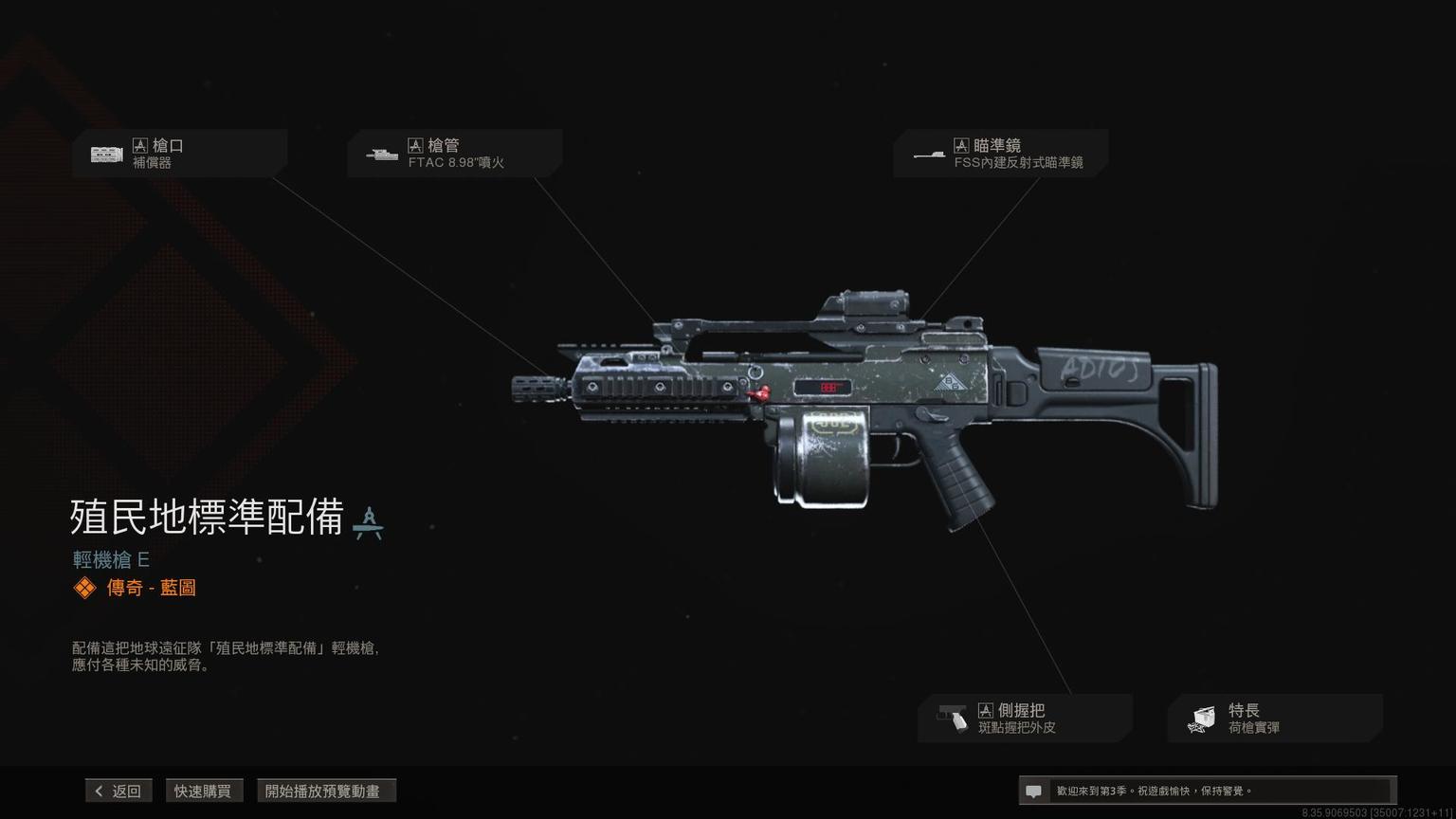Start the preview animation (開始播放預覽動畫)
The image size is (1456, 819).
325,791
